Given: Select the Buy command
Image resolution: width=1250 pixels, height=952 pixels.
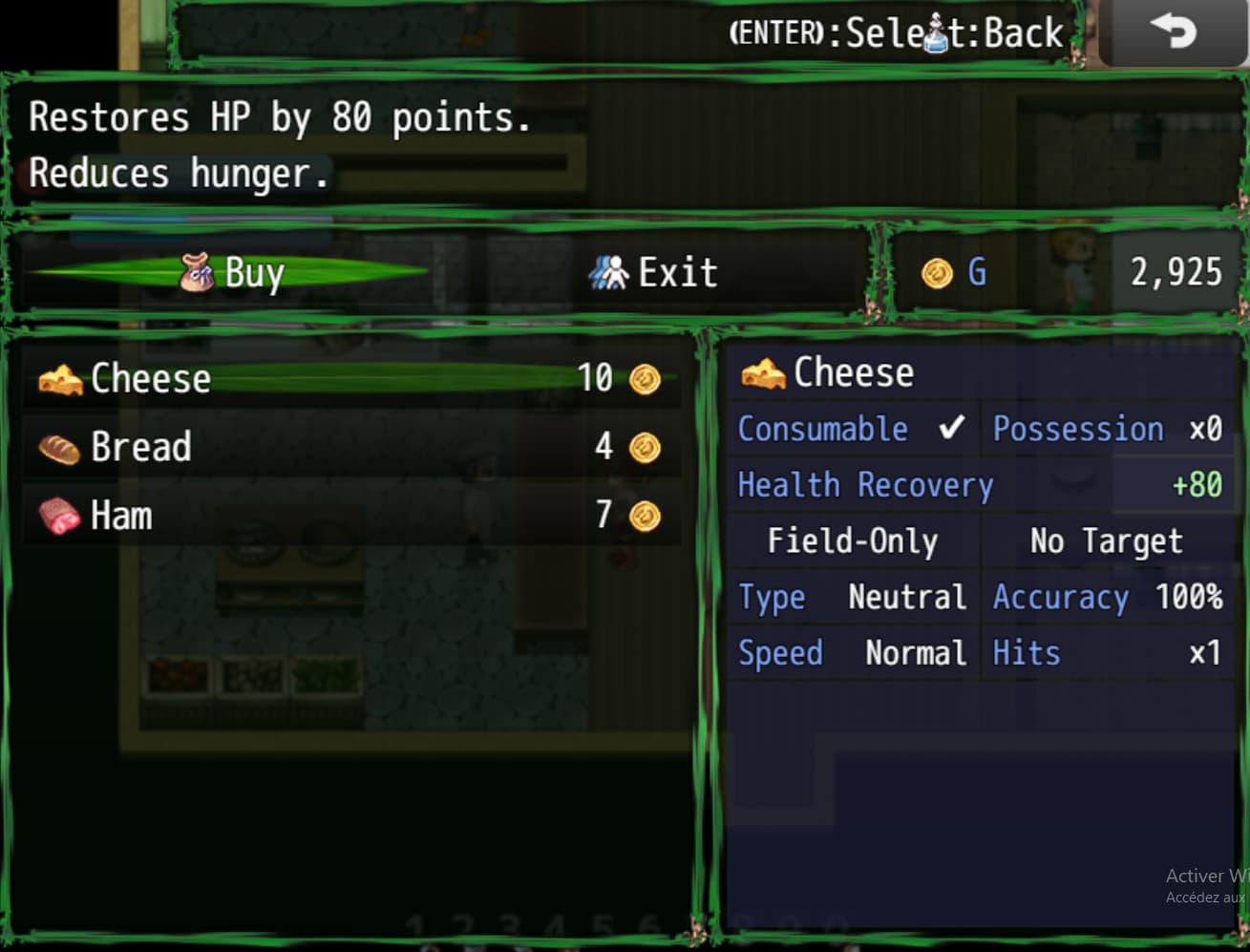Looking at the screenshot, I should pyautogui.click(x=232, y=273).
